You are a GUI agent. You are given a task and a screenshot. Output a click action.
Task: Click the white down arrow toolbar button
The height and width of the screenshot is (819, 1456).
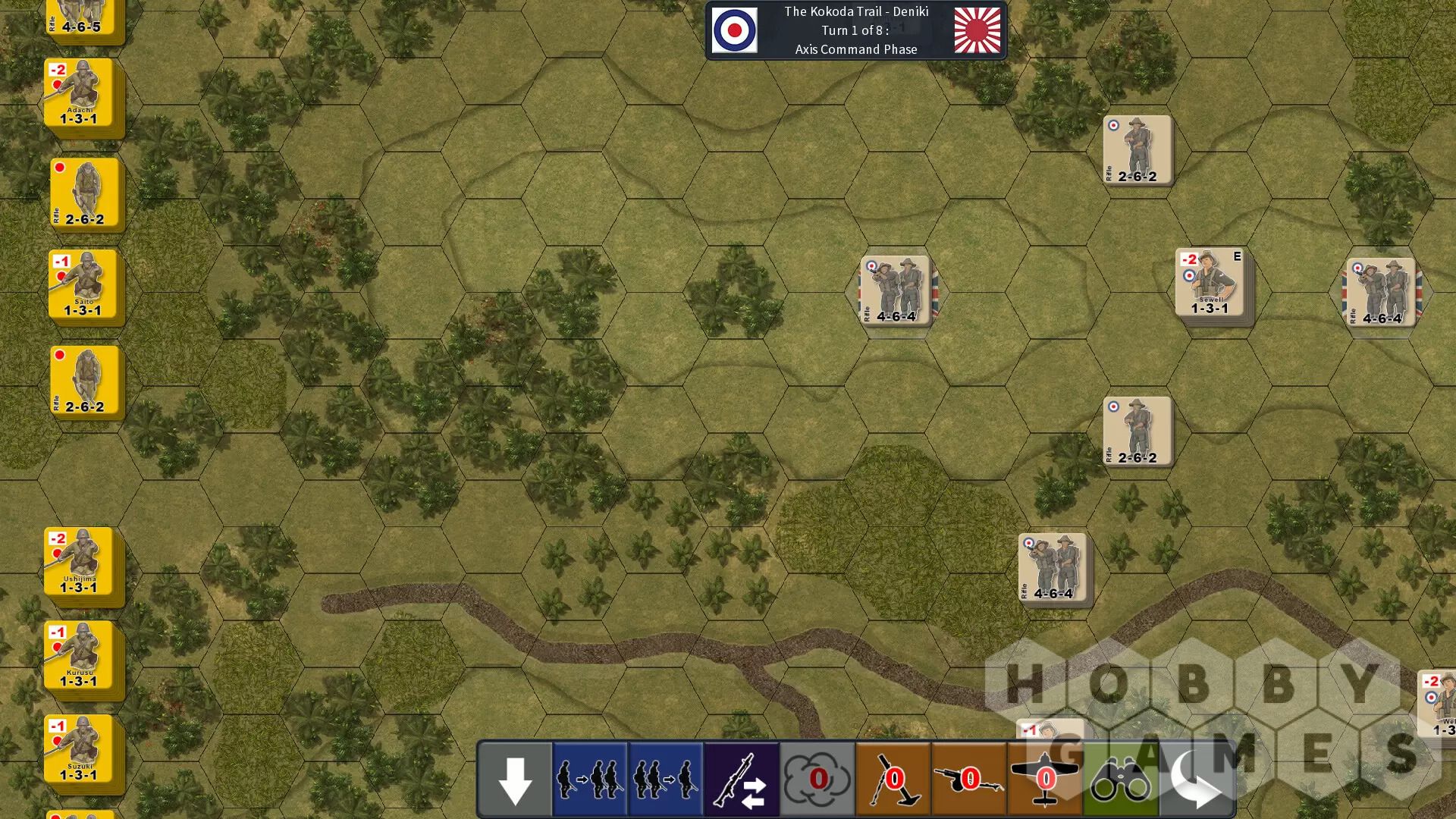coord(515,780)
